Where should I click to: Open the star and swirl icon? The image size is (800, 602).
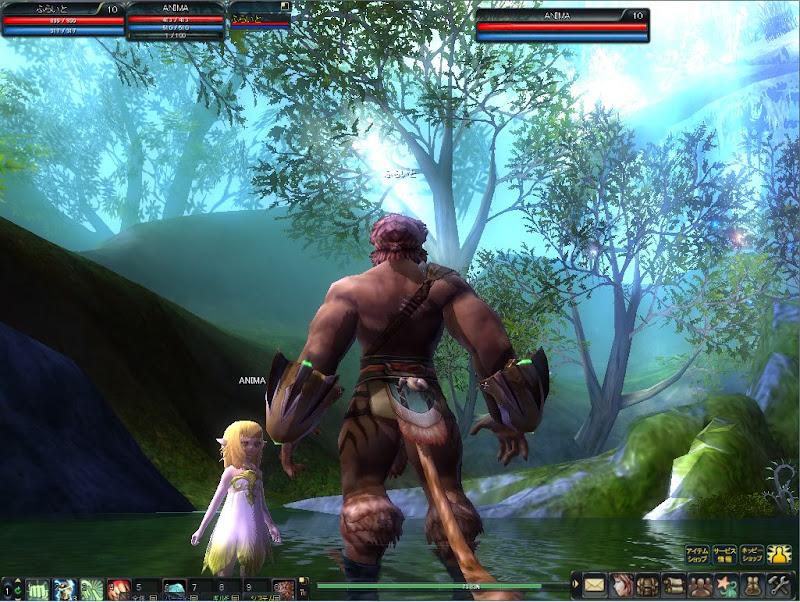pos(726,584)
